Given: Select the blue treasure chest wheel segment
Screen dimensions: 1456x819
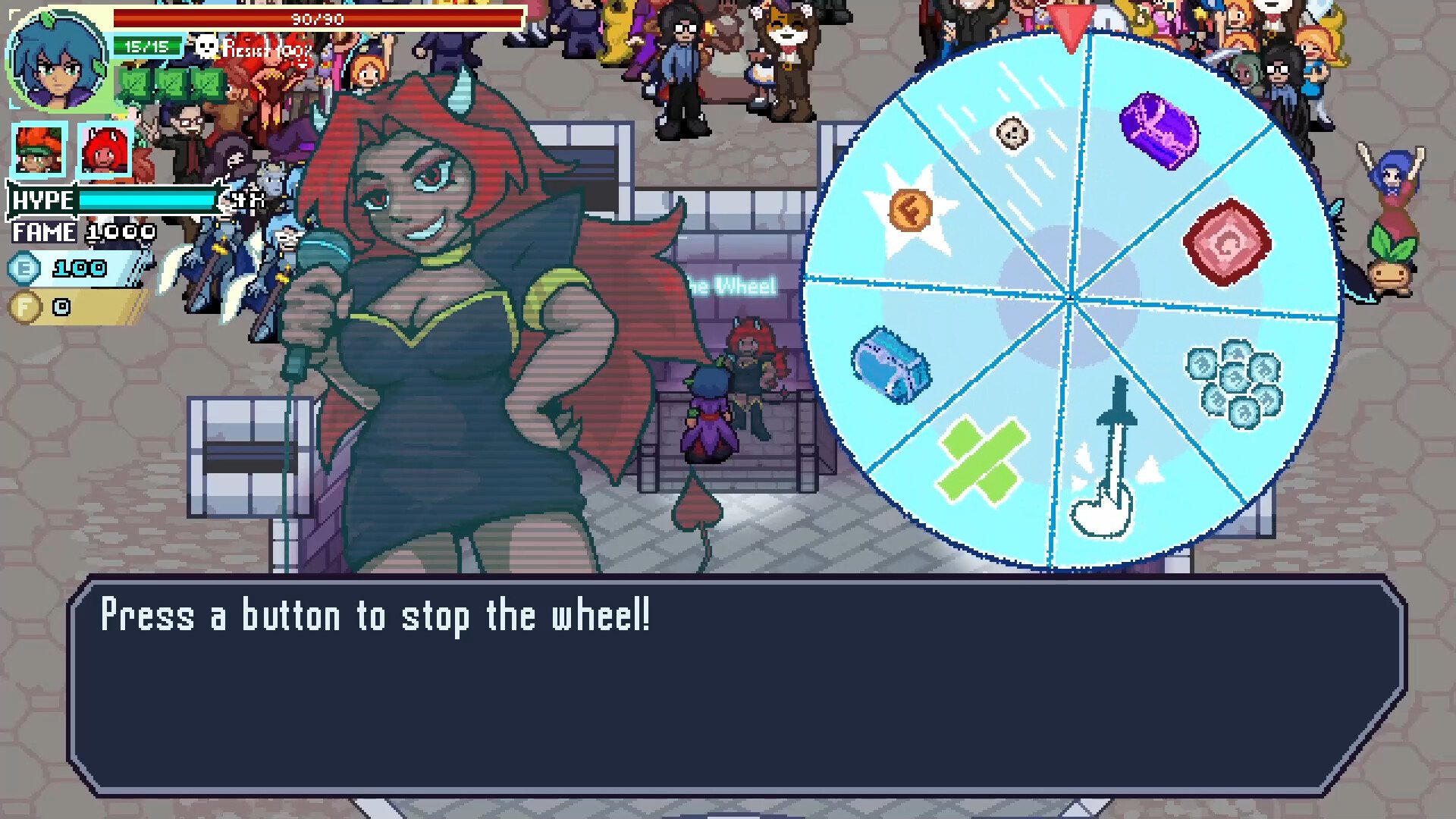Looking at the screenshot, I should point(890,365).
